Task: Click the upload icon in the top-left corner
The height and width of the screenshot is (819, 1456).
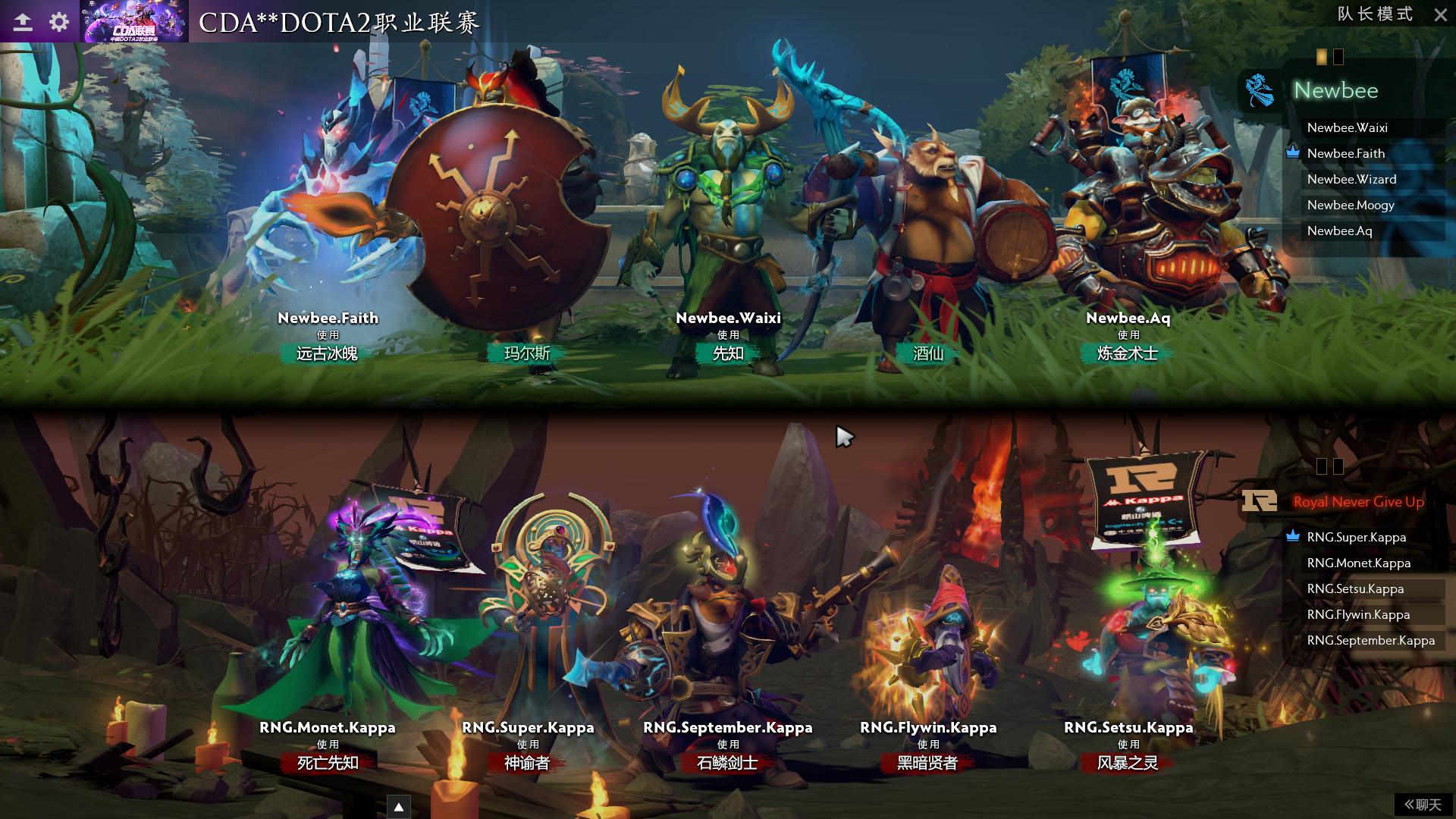Action: pos(23,20)
